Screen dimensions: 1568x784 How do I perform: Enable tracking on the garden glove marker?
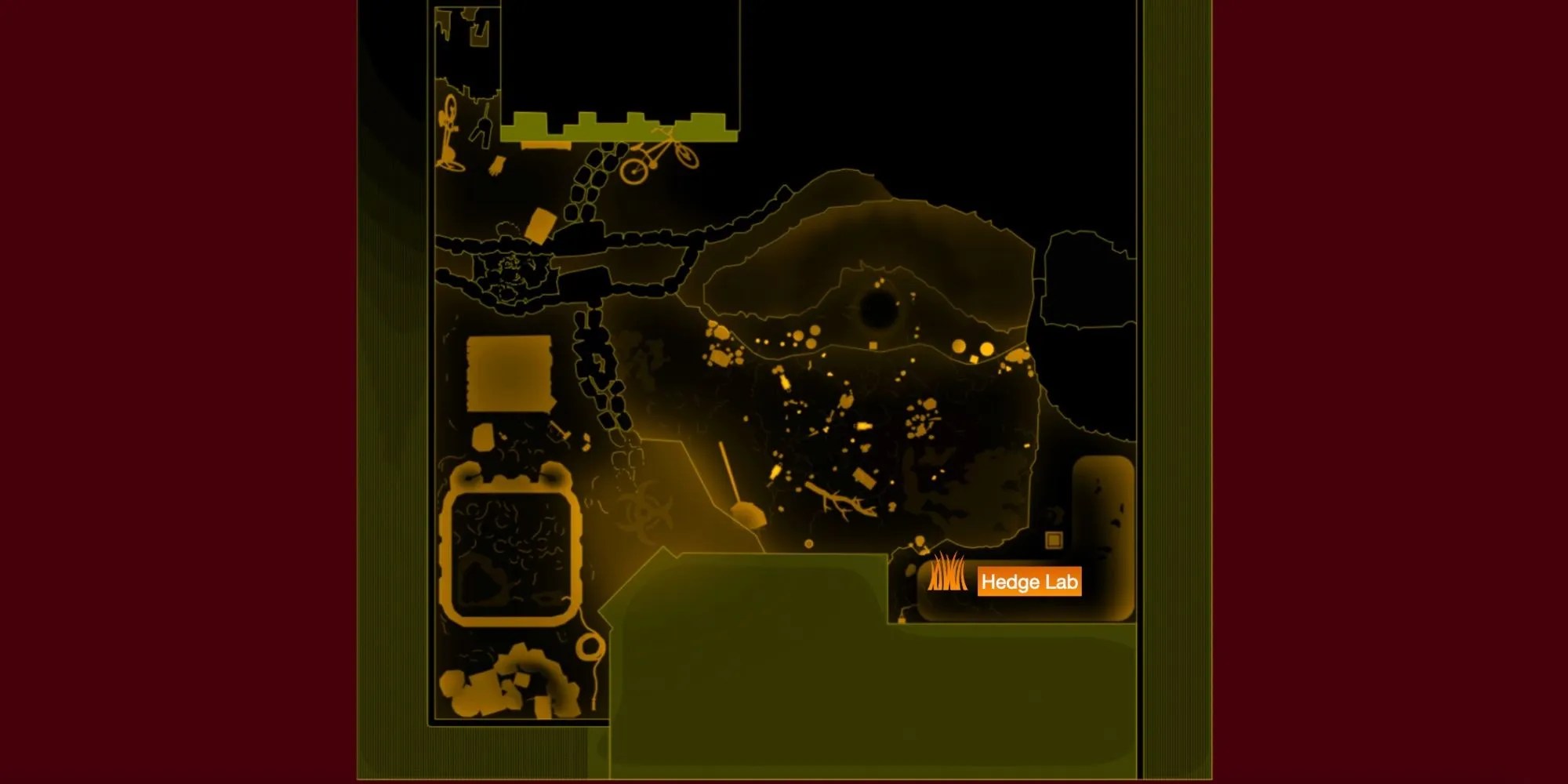pos(495,165)
